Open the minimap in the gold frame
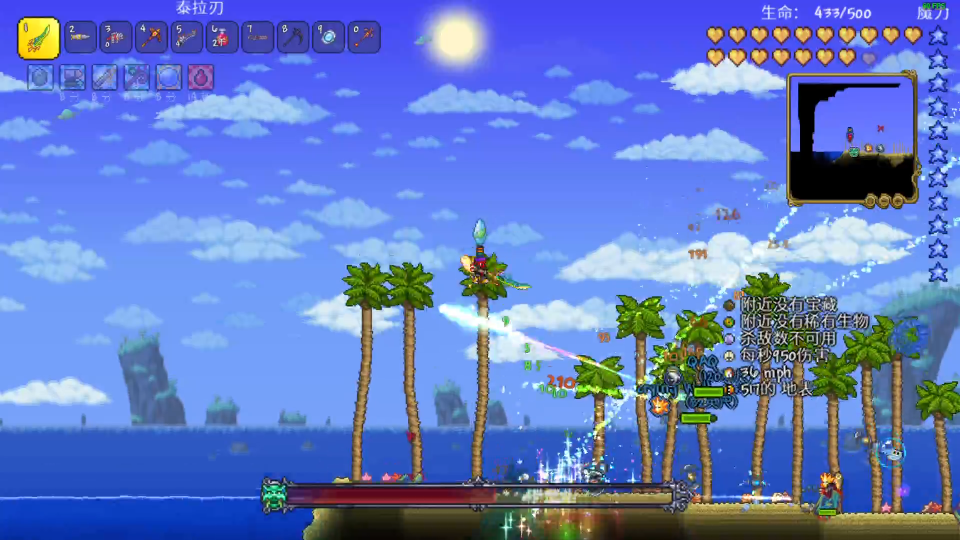Screen dimensions: 960x540 (851, 136)
